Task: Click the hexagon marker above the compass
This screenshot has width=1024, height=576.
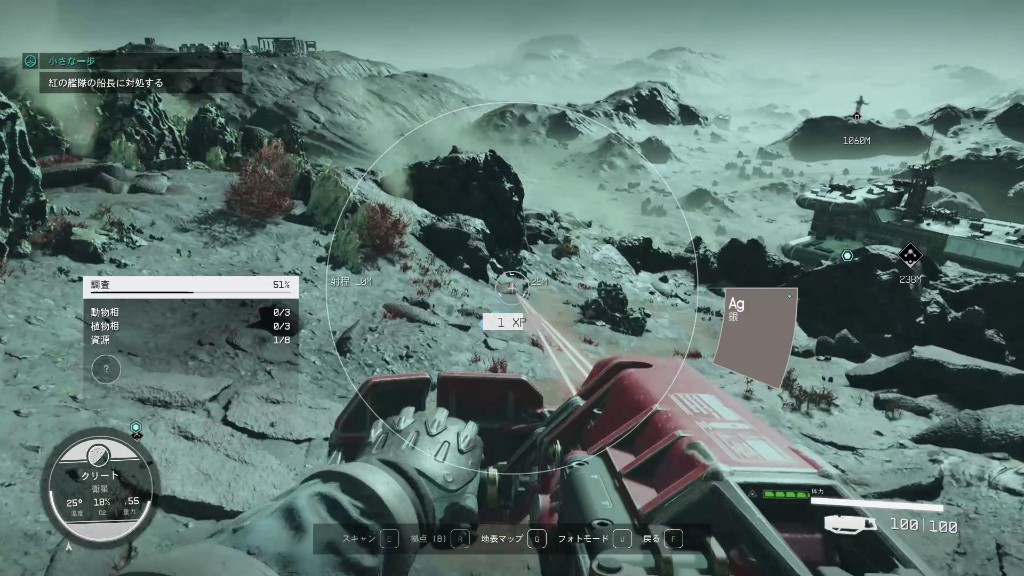Action: (x=137, y=428)
